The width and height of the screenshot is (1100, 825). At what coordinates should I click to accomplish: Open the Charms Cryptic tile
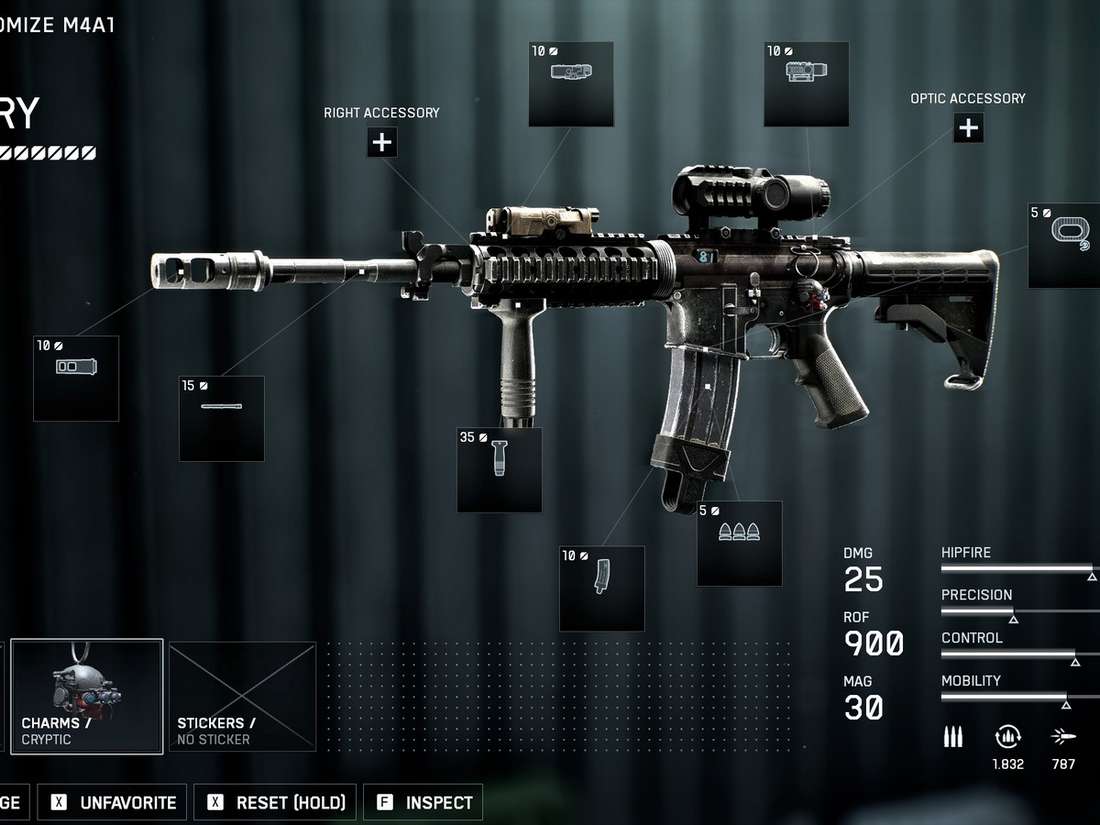pos(87,696)
